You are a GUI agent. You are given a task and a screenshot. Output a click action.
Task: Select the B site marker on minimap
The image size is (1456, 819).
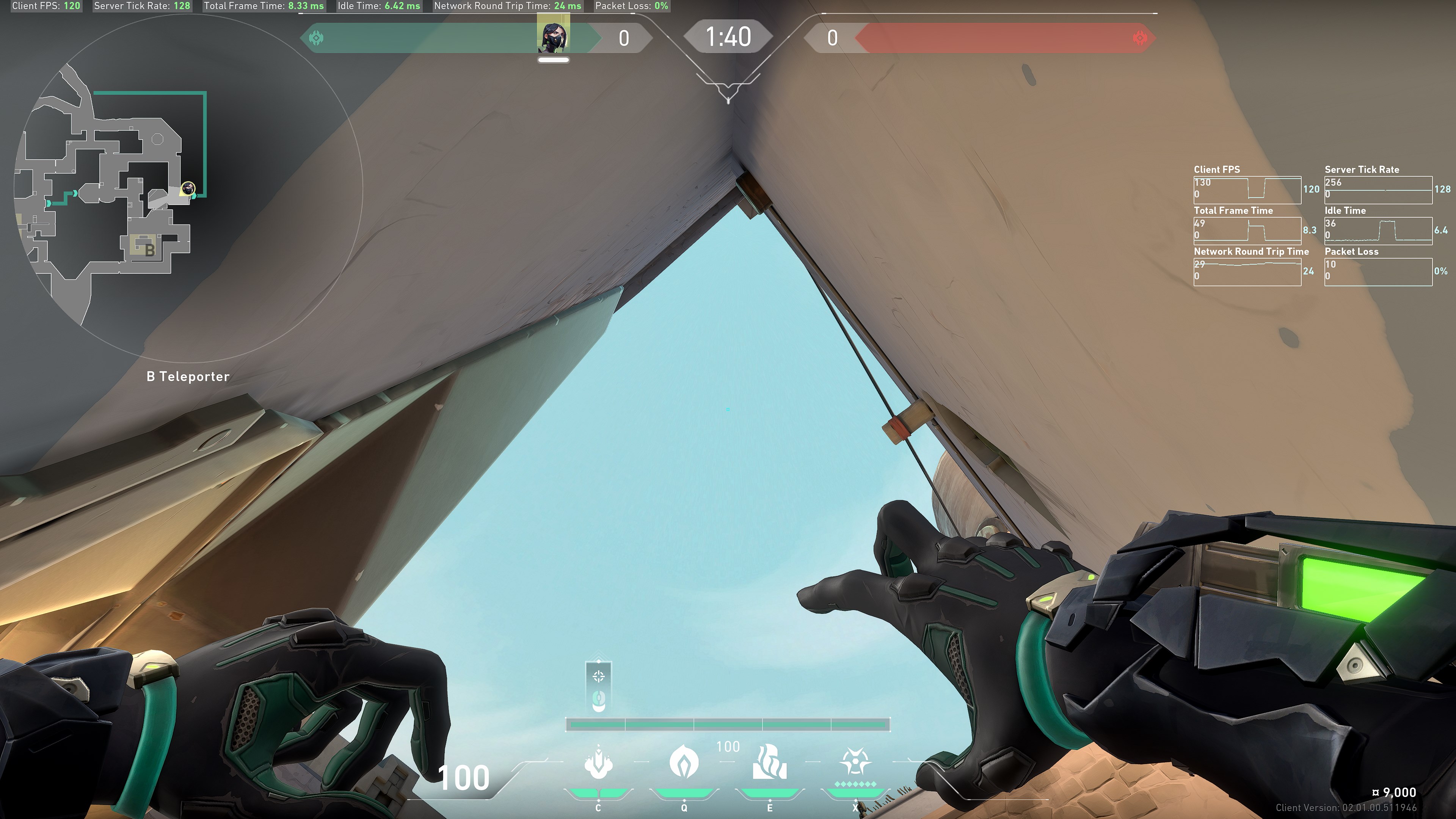[149, 249]
